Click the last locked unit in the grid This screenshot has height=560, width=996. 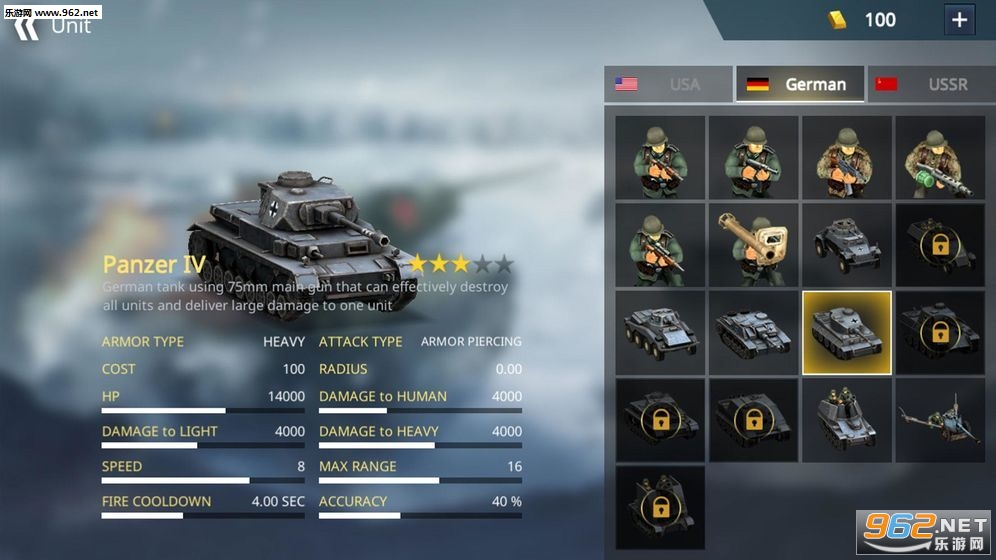tap(660, 507)
